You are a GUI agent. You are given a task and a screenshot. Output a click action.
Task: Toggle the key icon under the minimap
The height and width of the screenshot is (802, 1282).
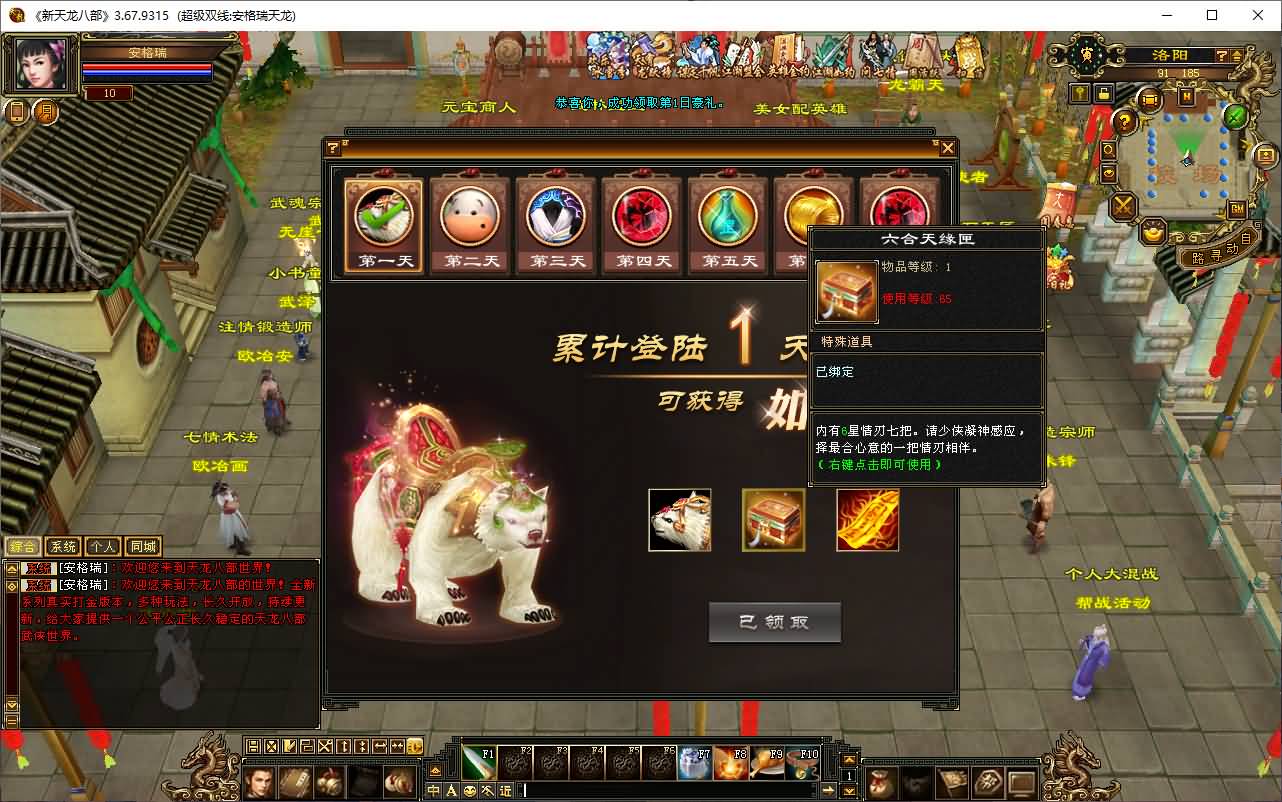(1079, 95)
